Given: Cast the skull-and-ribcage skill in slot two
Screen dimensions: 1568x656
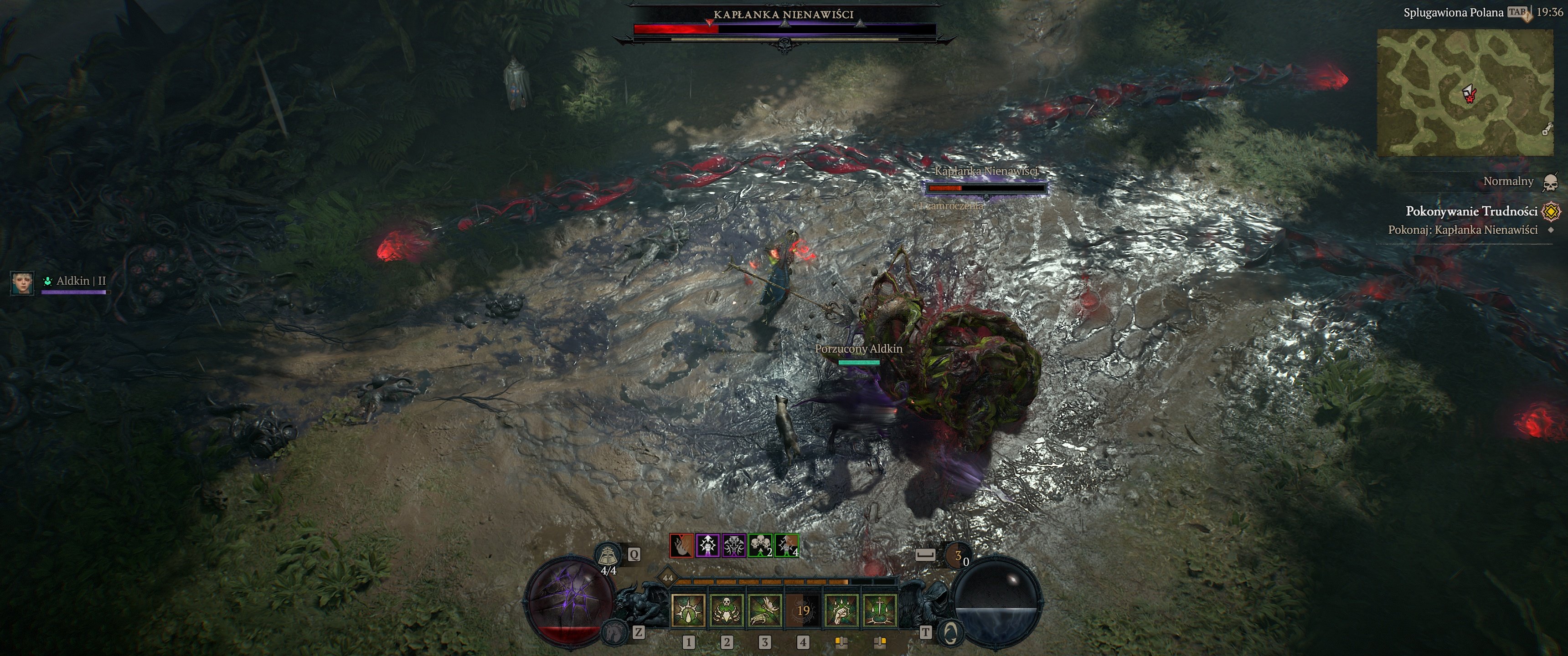Looking at the screenshot, I should (x=726, y=610).
